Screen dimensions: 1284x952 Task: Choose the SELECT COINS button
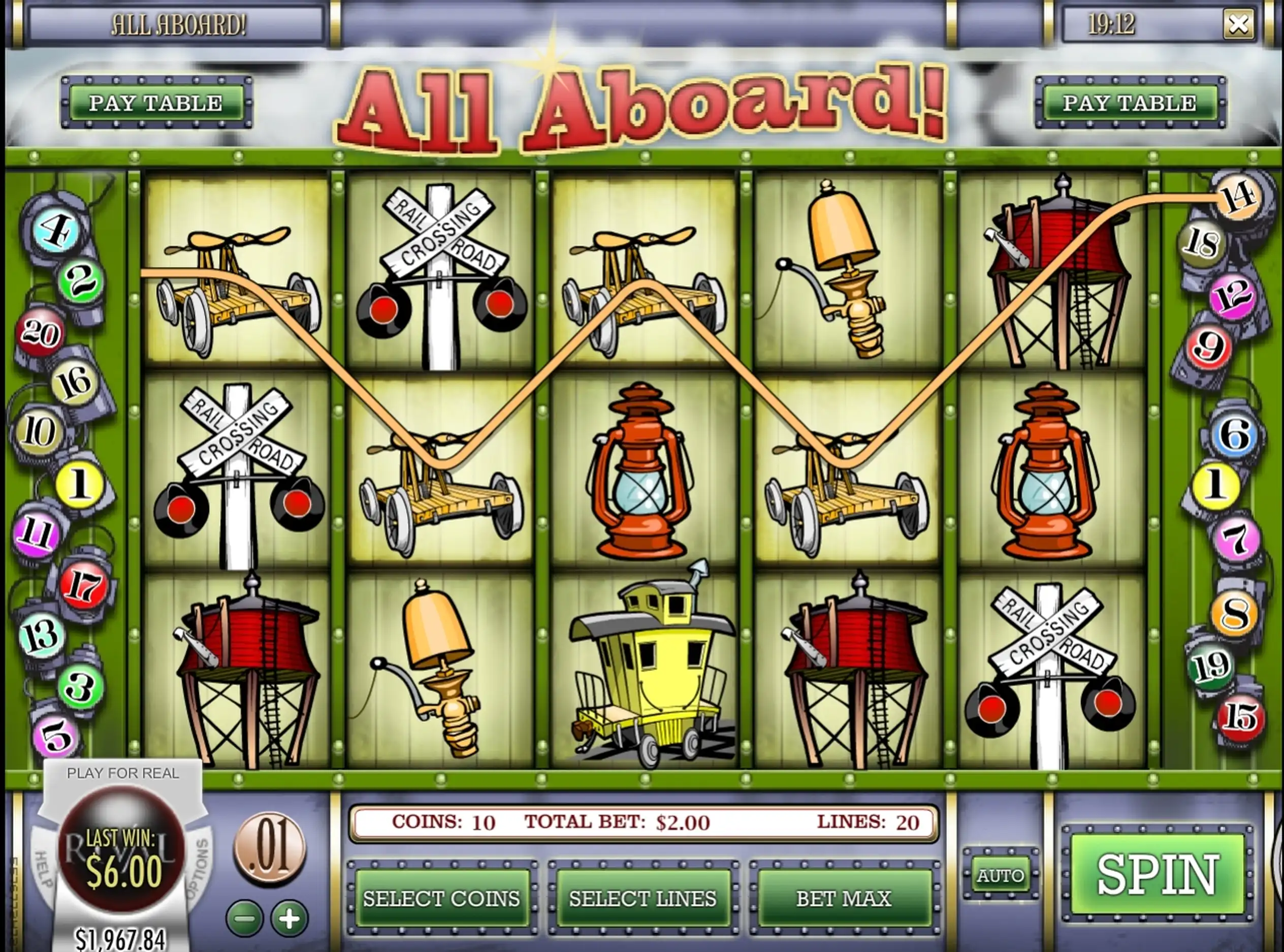pyautogui.click(x=442, y=898)
